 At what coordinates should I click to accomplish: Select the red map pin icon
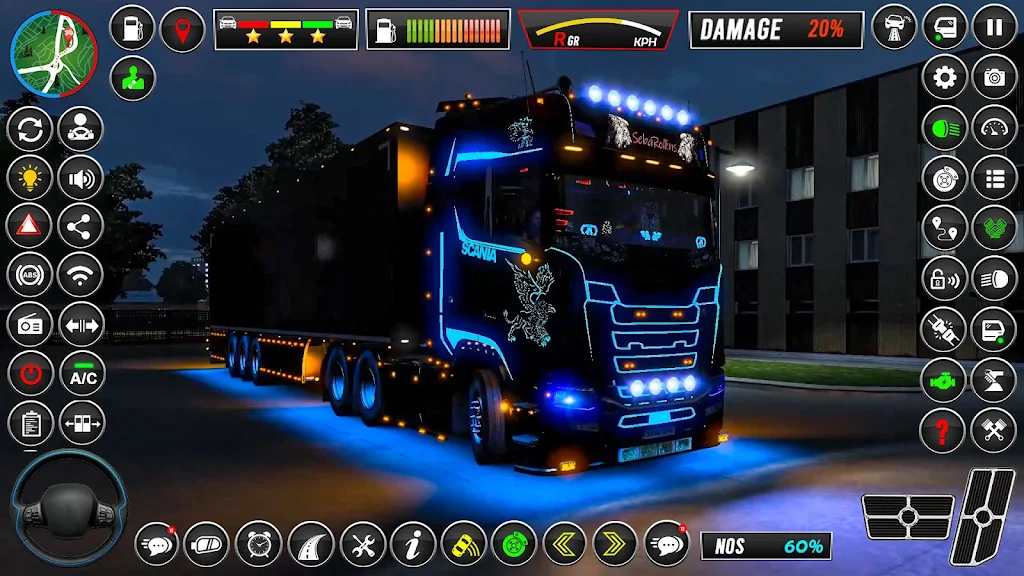pos(182,28)
